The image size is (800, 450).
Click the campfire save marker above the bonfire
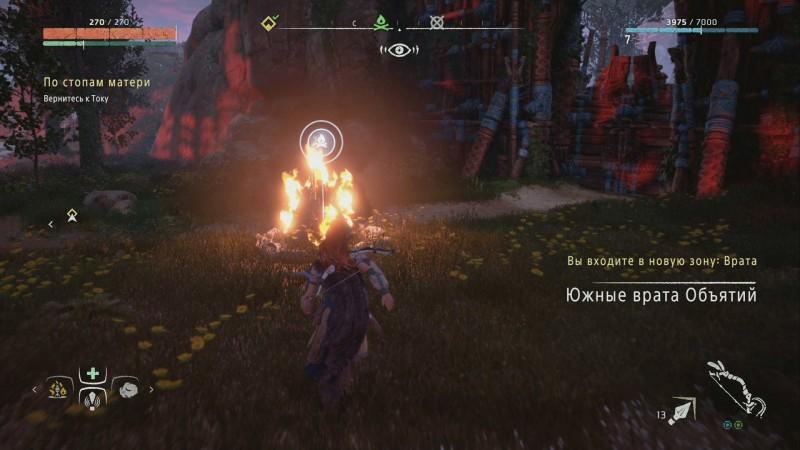click(320, 140)
